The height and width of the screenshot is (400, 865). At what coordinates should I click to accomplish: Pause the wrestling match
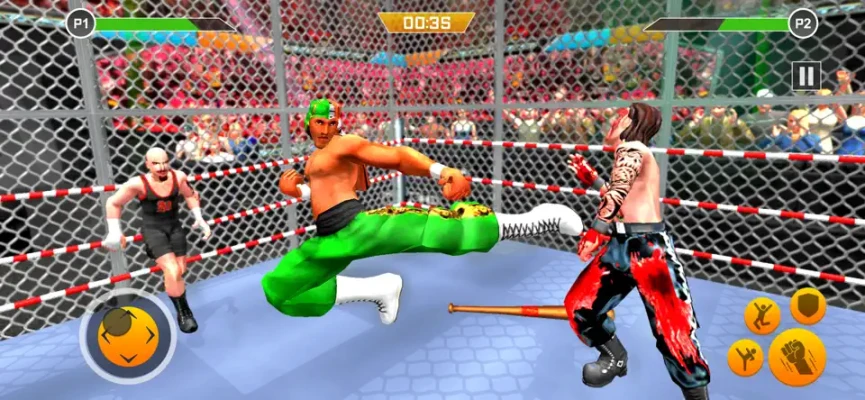tap(806, 76)
